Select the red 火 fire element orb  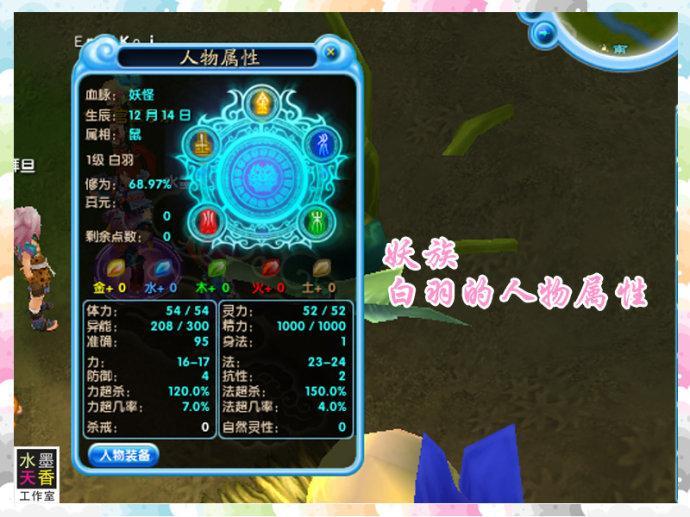(208, 217)
